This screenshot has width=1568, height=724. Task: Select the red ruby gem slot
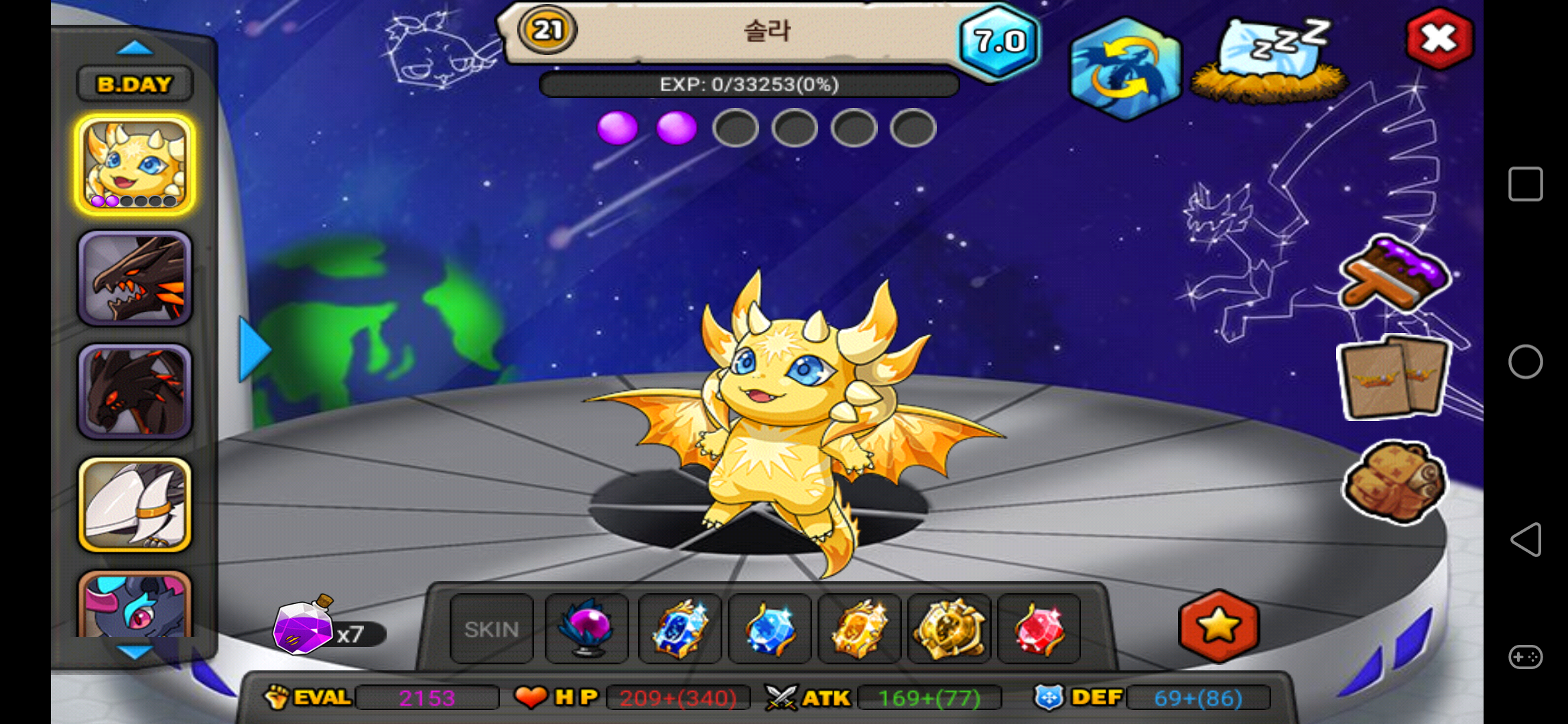(1039, 629)
